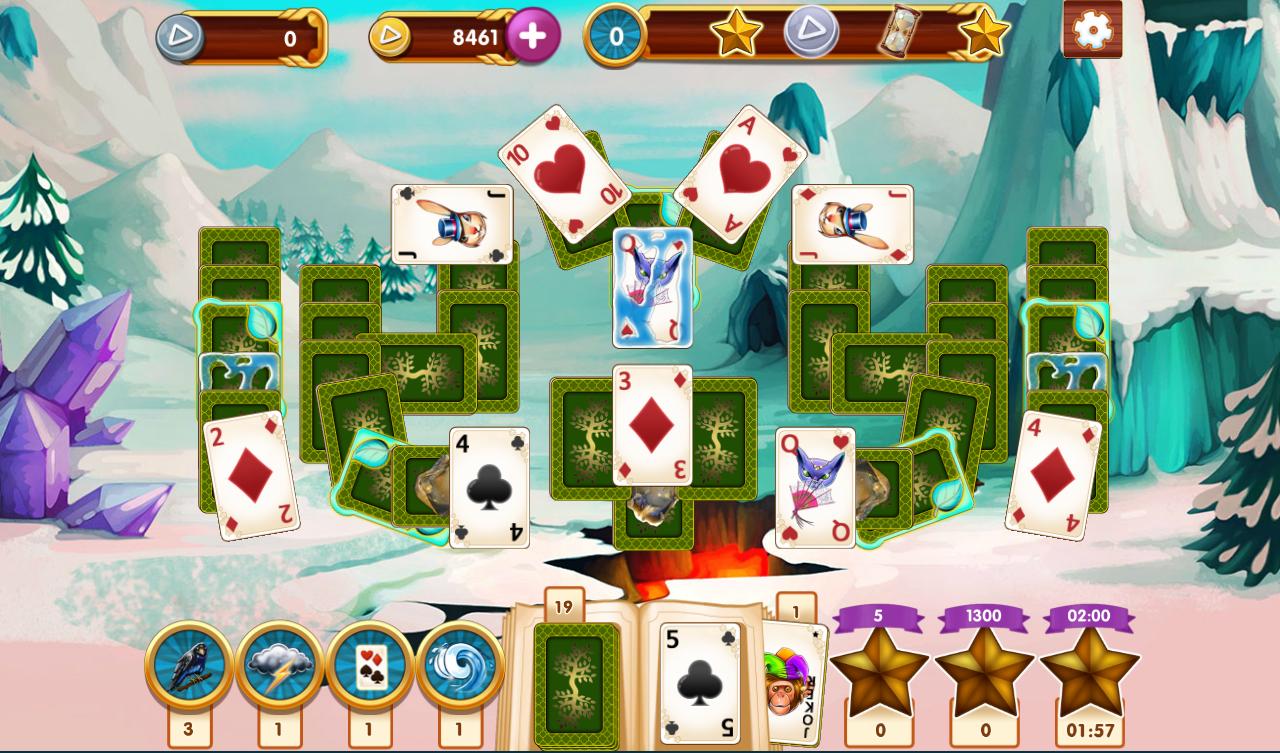Tap the blue circular score counter
The width and height of the screenshot is (1280, 753).
pyautogui.click(x=618, y=36)
